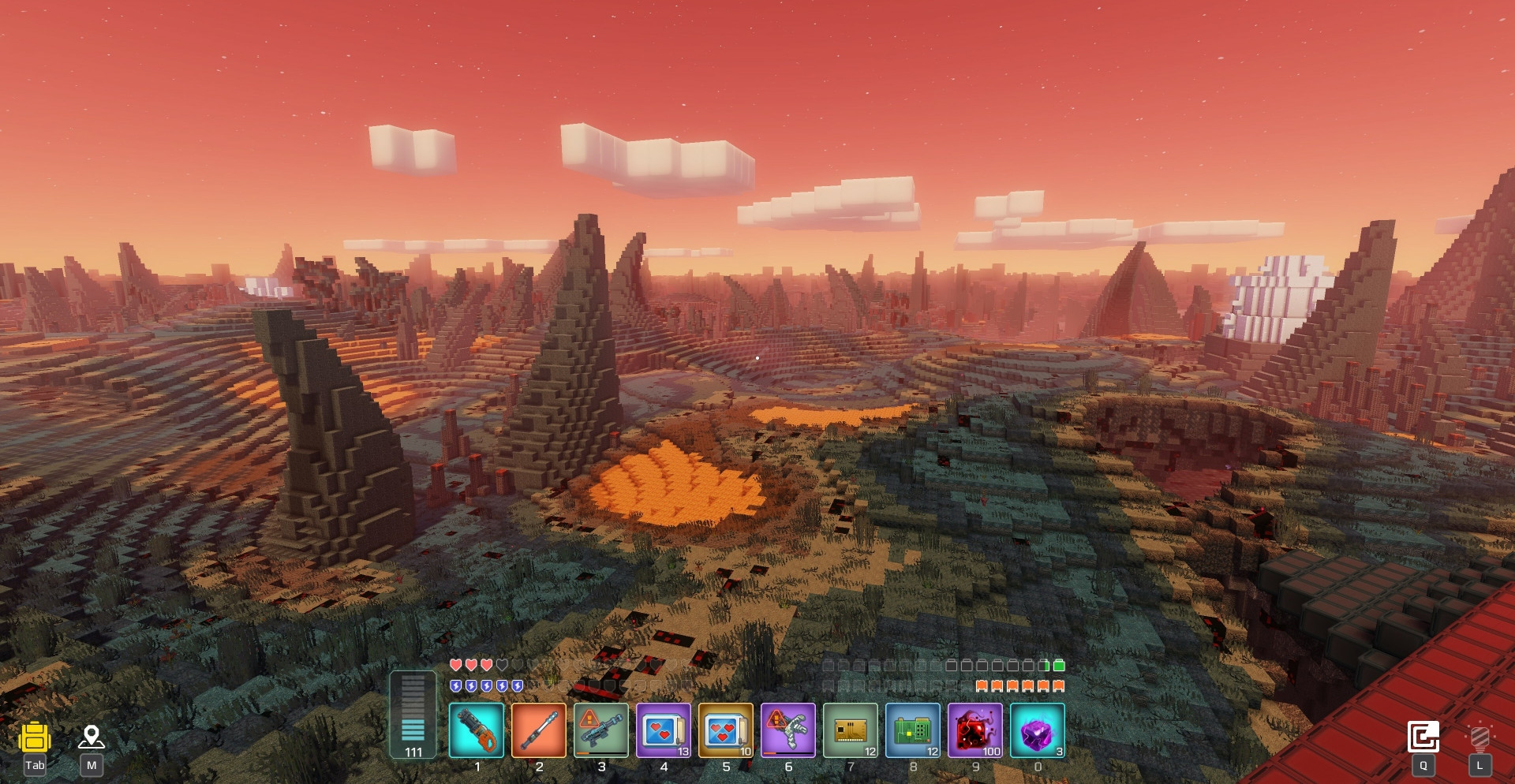Choose the gold three-heart health pack
The image size is (1515, 784).
click(x=726, y=730)
